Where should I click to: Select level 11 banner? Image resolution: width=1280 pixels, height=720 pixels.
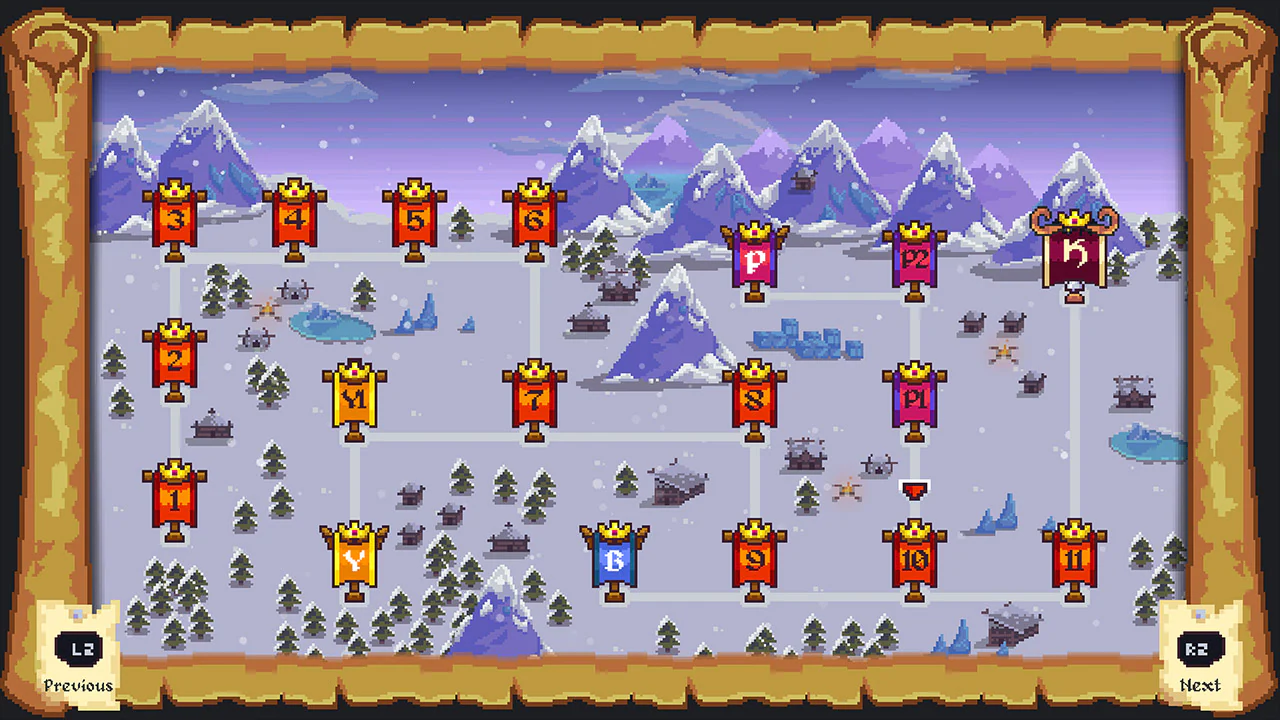pos(1075,560)
